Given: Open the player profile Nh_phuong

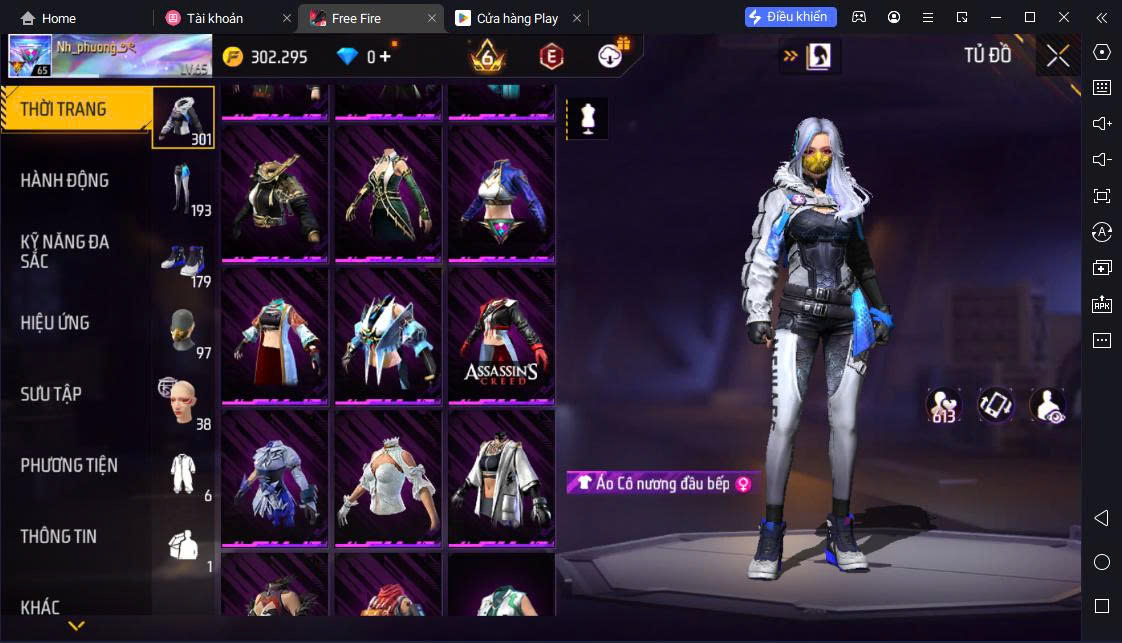Looking at the screenshot, I should click(110, 56).
